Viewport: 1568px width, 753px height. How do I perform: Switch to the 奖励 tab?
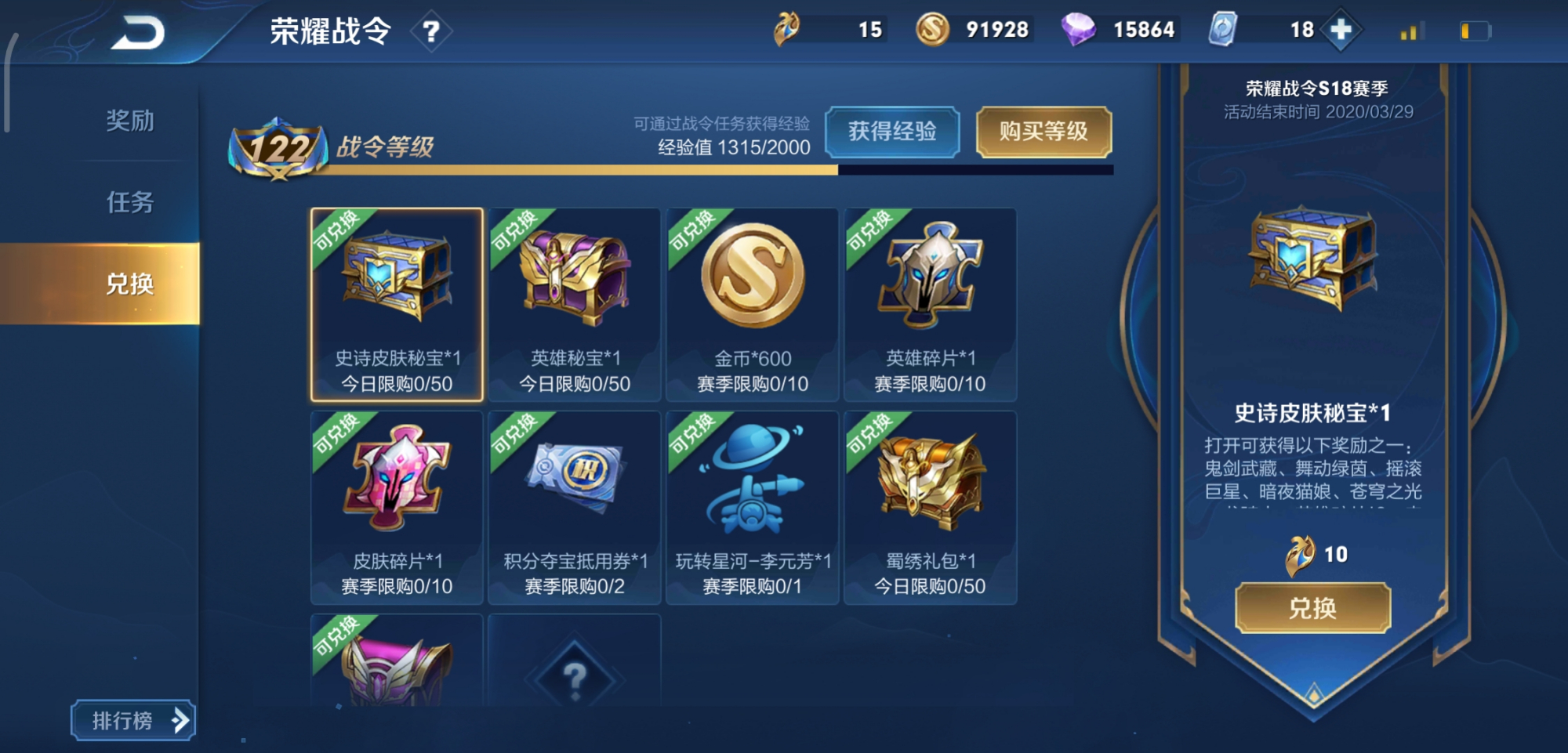click(x=131, y=119)
